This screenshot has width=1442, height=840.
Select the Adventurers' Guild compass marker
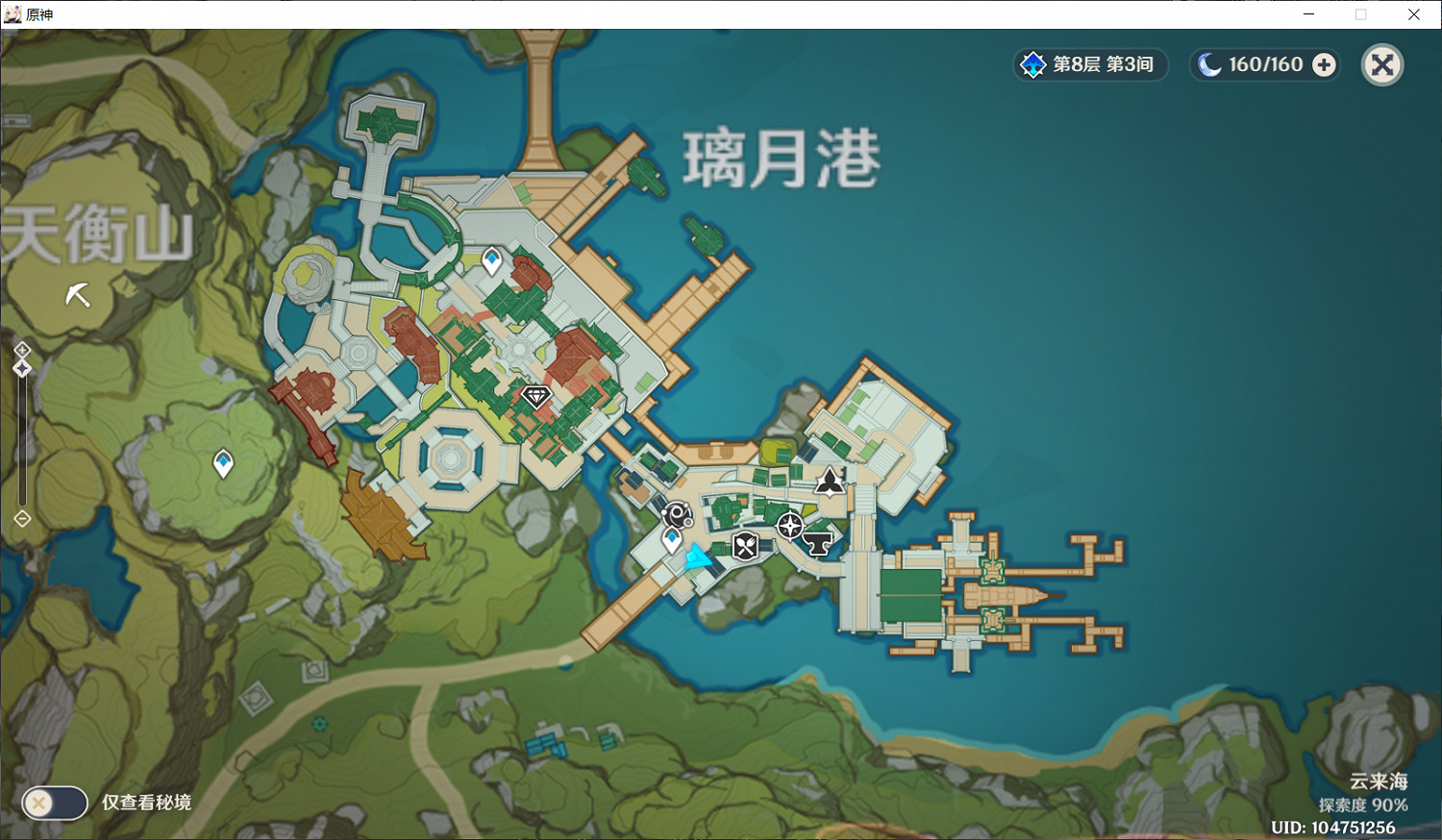[790, 524]
